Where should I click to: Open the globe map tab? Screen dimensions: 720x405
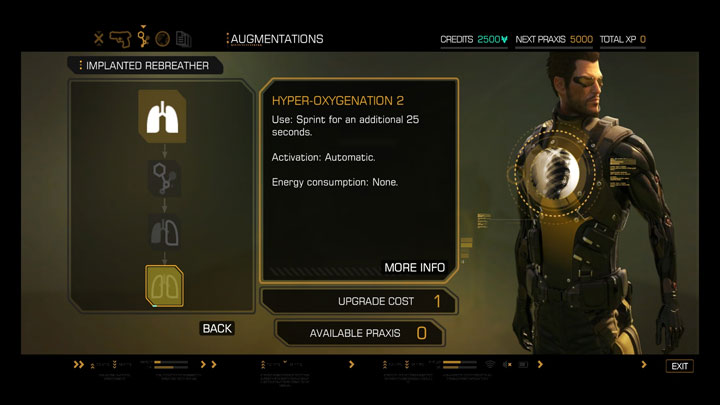pos(163,39)
